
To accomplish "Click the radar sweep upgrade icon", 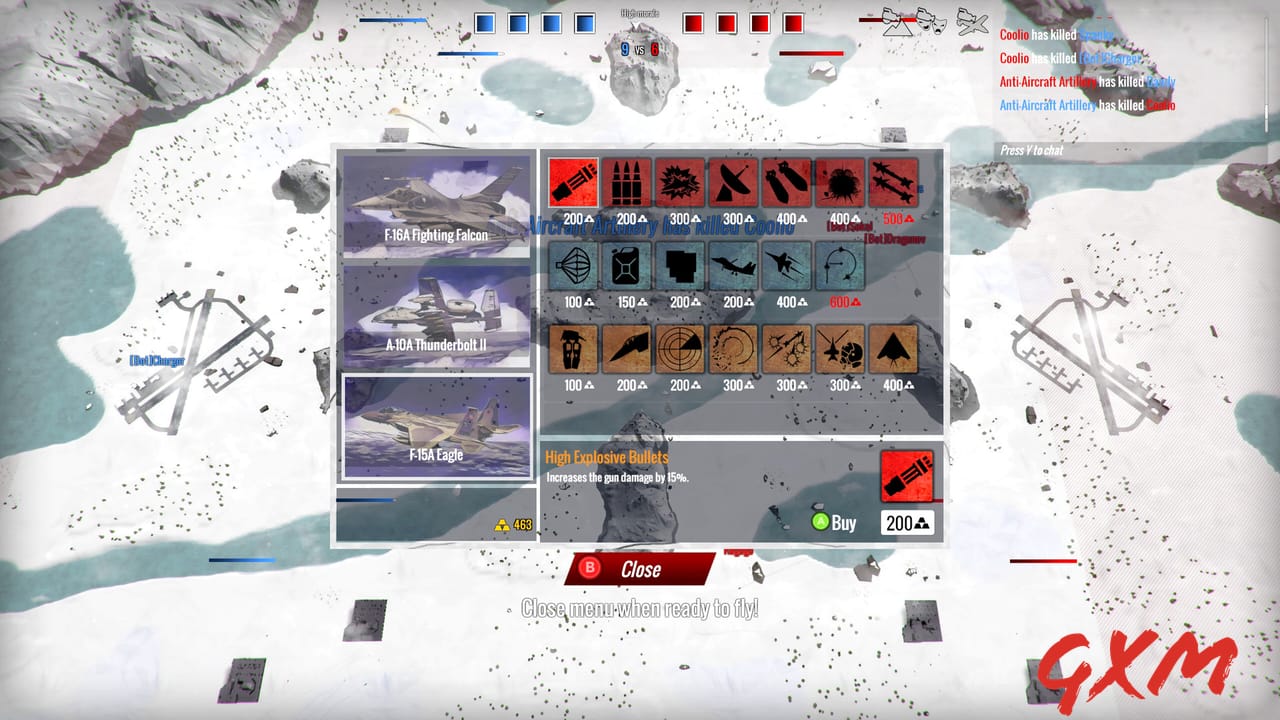I will point(681,349).
